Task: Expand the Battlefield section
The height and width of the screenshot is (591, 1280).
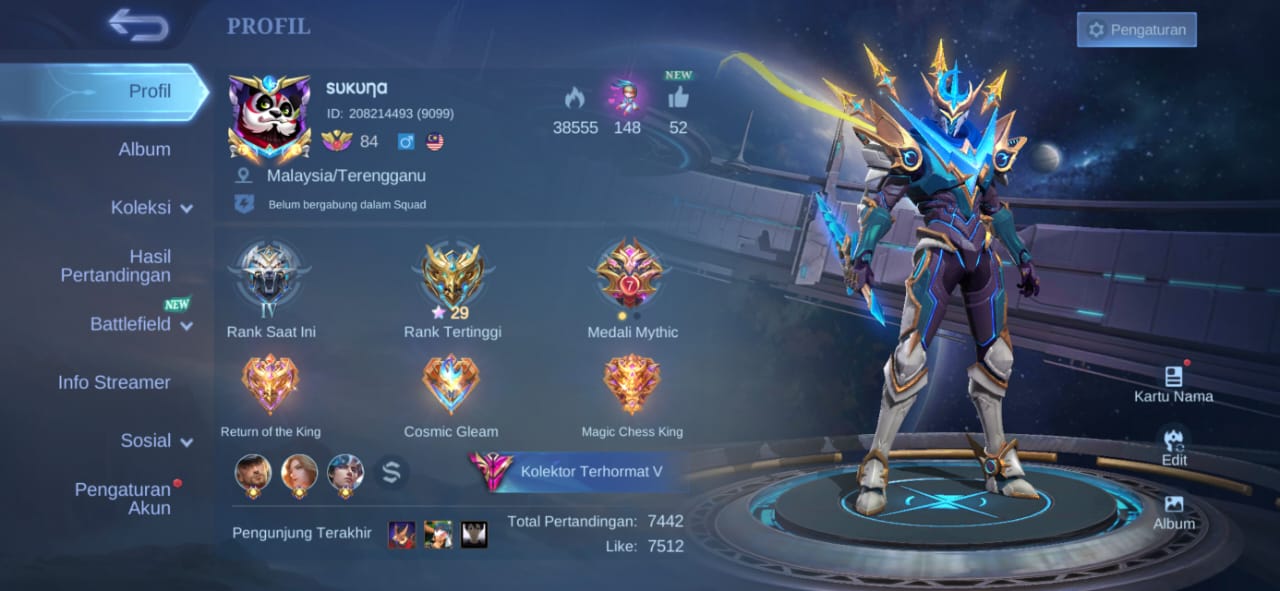Action: [x=141, y=324]
